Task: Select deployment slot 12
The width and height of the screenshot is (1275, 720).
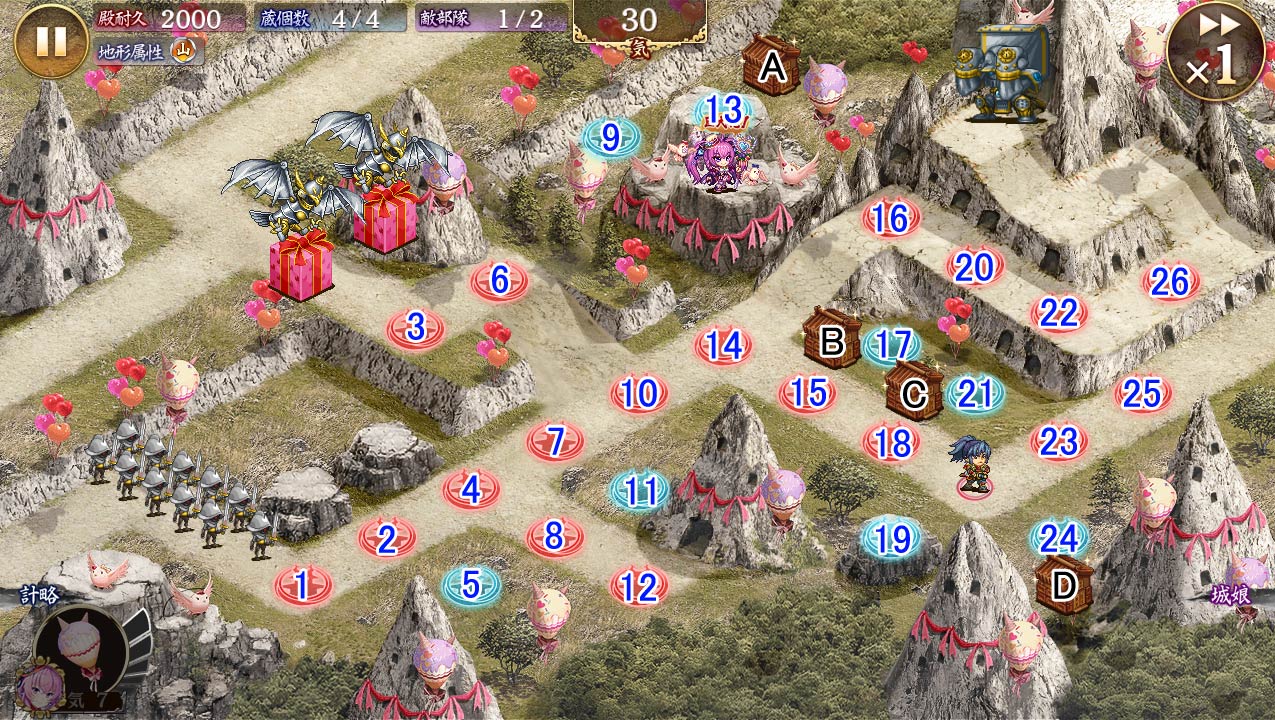Action: [x=639, y=587]
